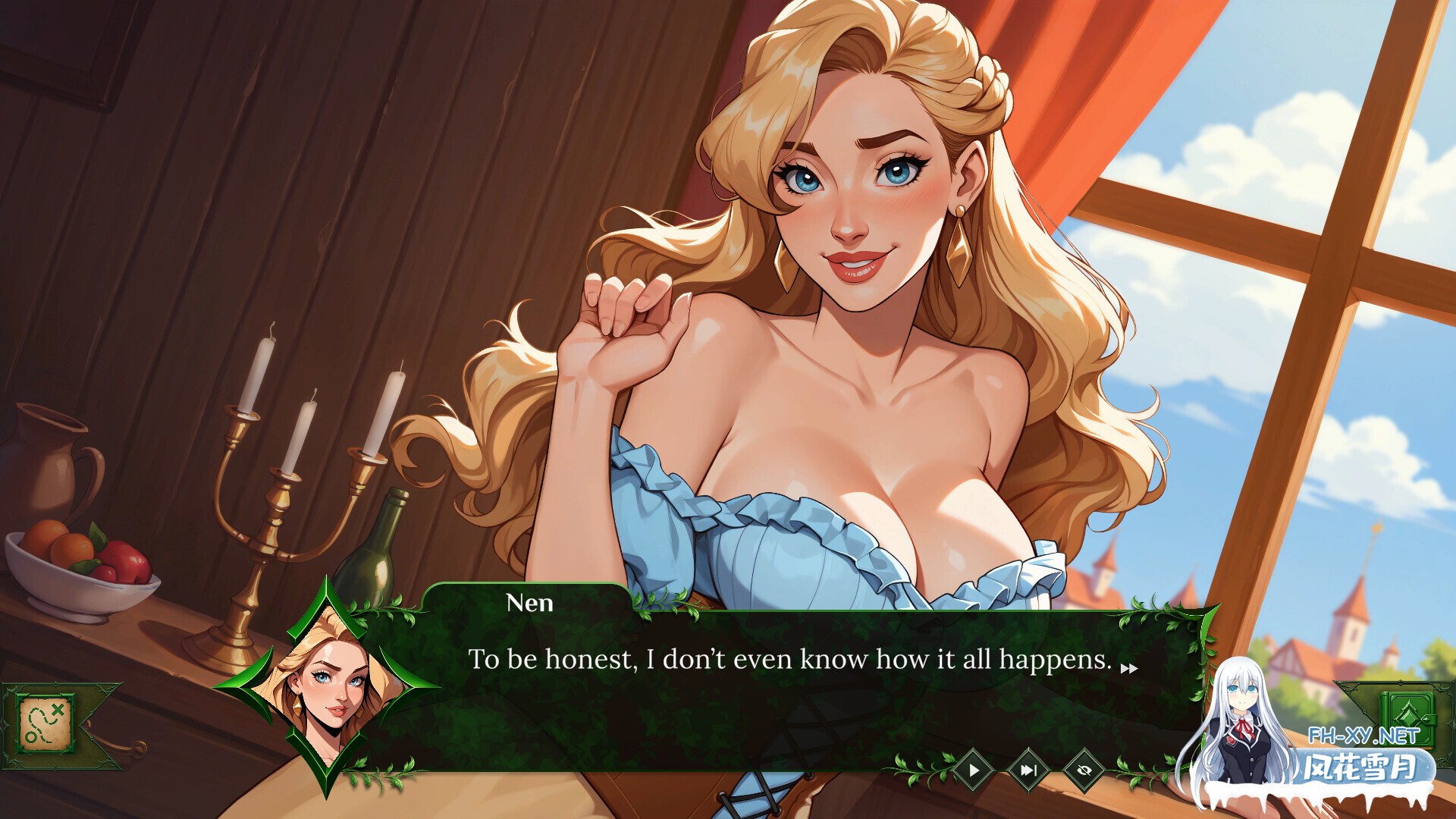Click the skip dialogue fast-forward icon
The width and height of the screenshot is (1456, 819).
point(1029,771)
